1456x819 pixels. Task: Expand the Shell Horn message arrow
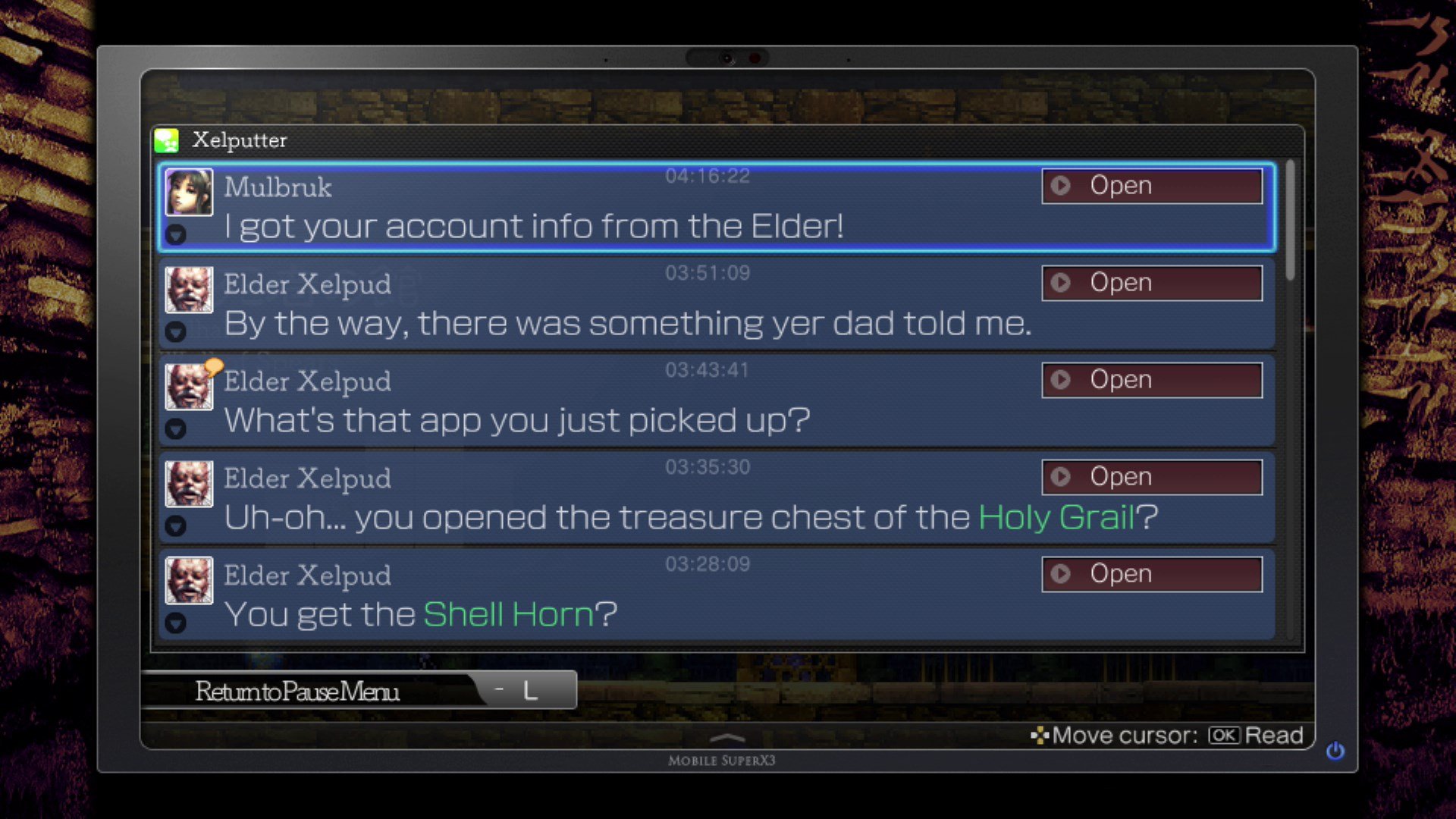pyautogui.click(x=176, y=623)
